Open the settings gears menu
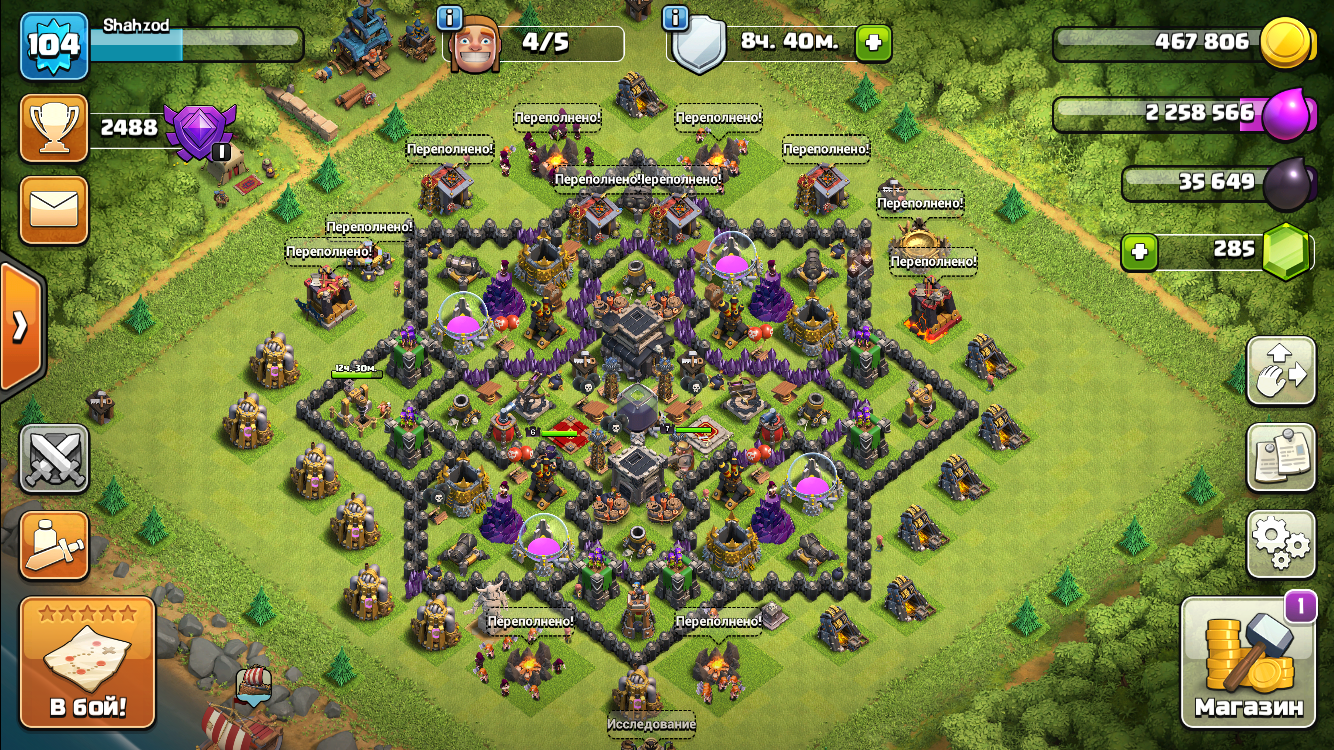 [1280, 544]
